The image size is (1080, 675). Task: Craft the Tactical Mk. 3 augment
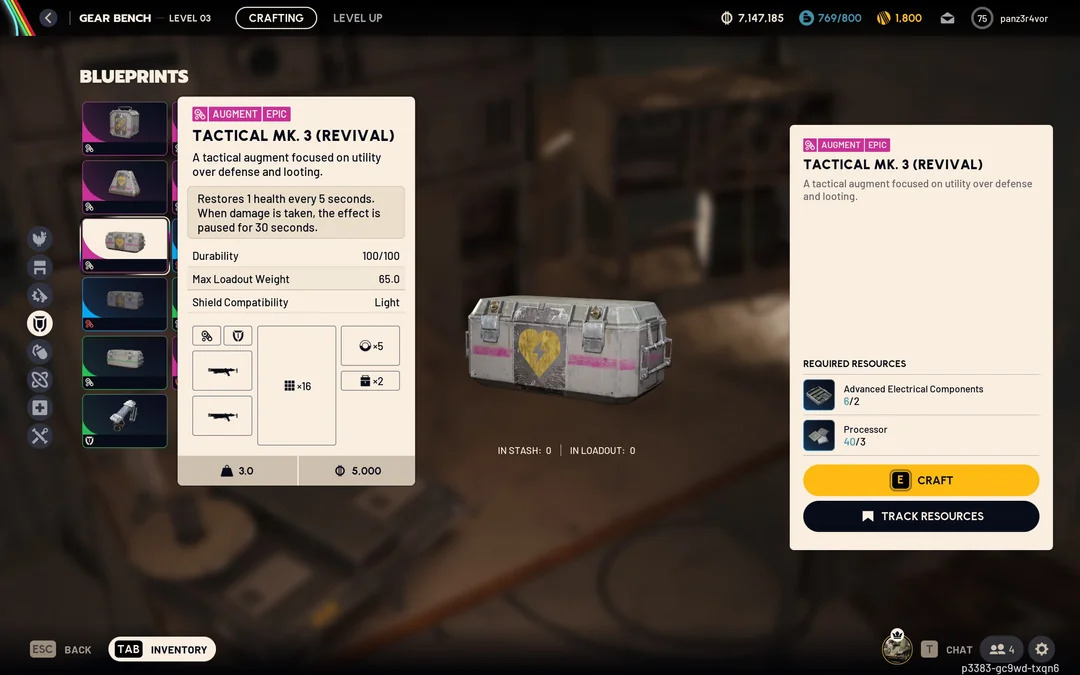[x=921, y=480]
